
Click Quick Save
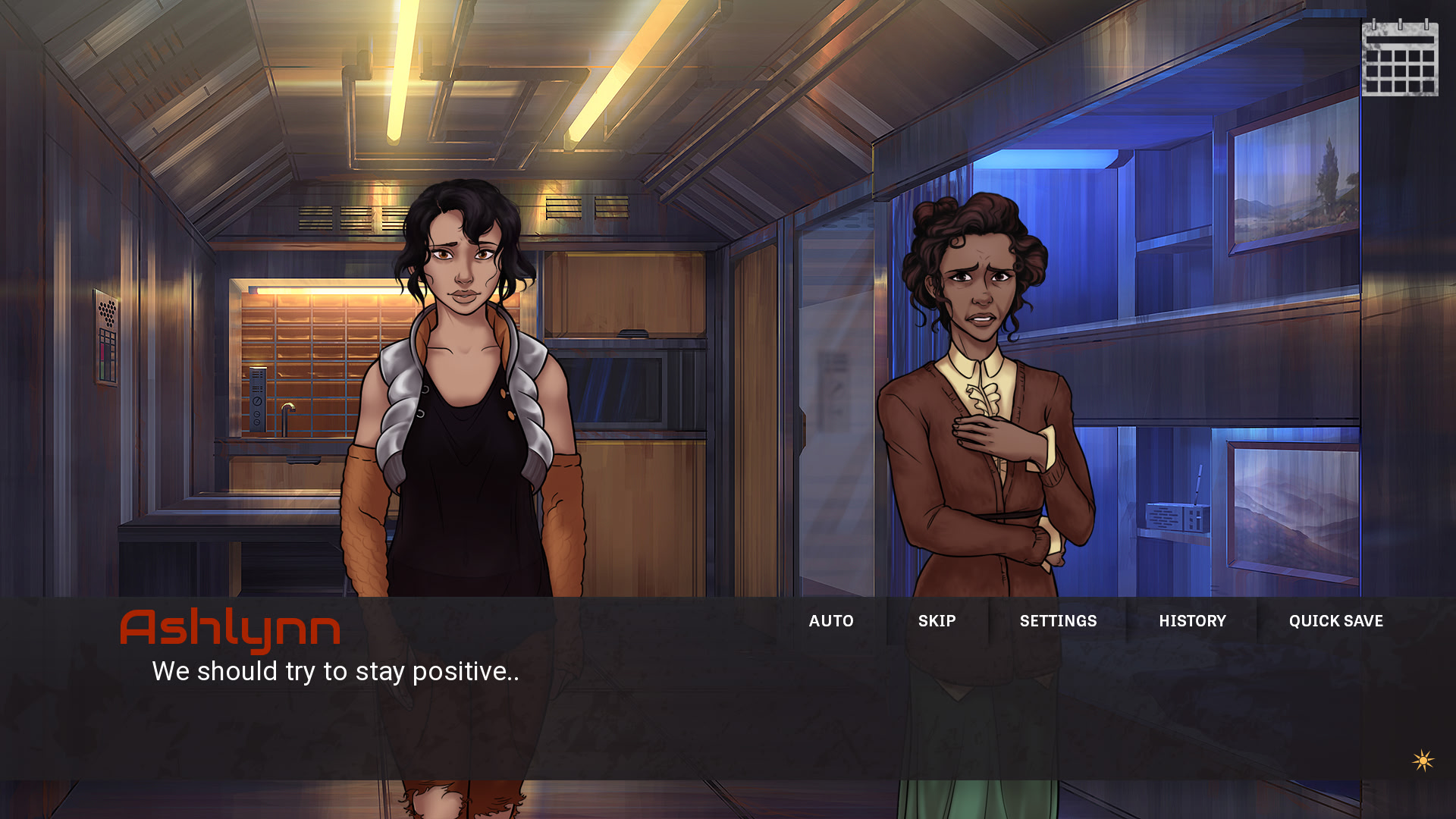[1335, 621]
